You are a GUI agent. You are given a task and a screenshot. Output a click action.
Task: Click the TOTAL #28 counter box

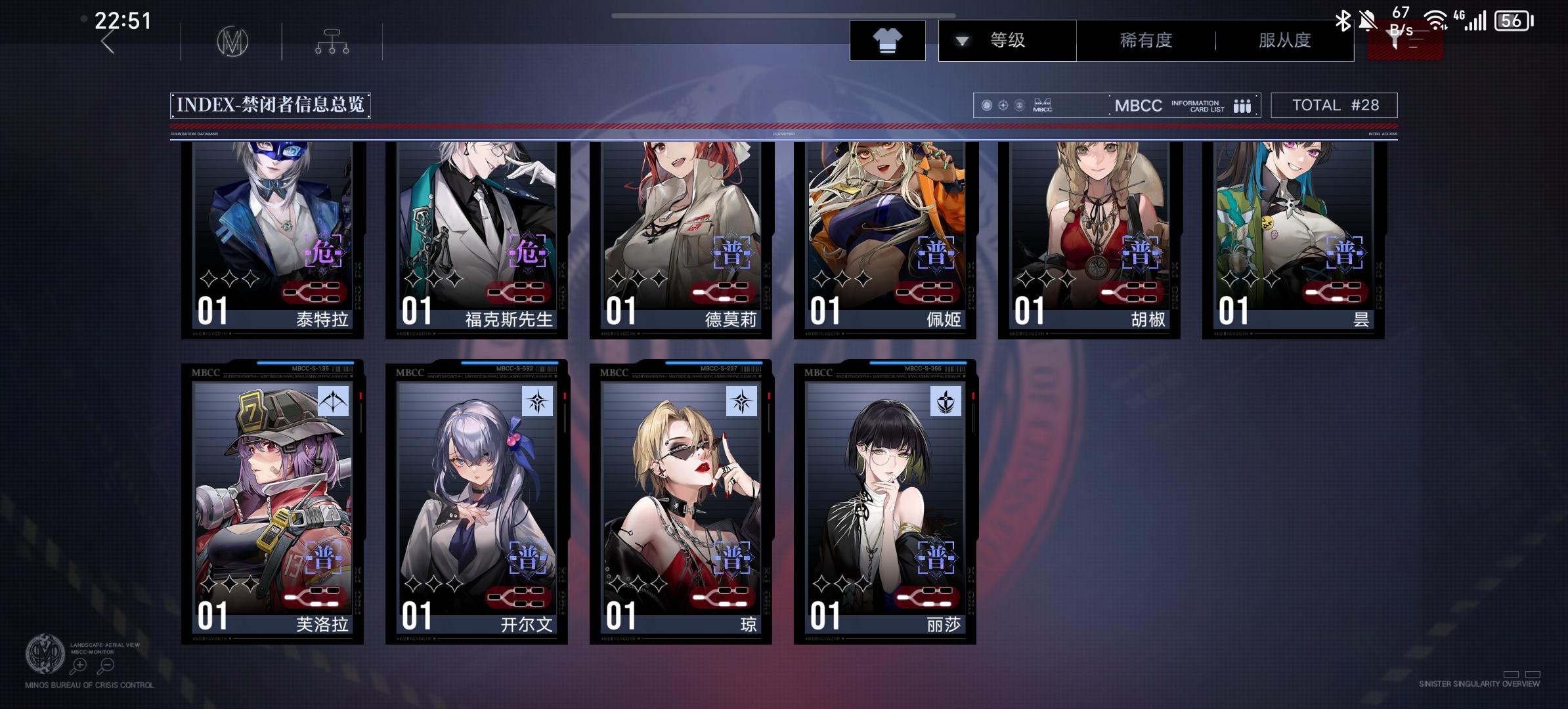[1334, 105]
